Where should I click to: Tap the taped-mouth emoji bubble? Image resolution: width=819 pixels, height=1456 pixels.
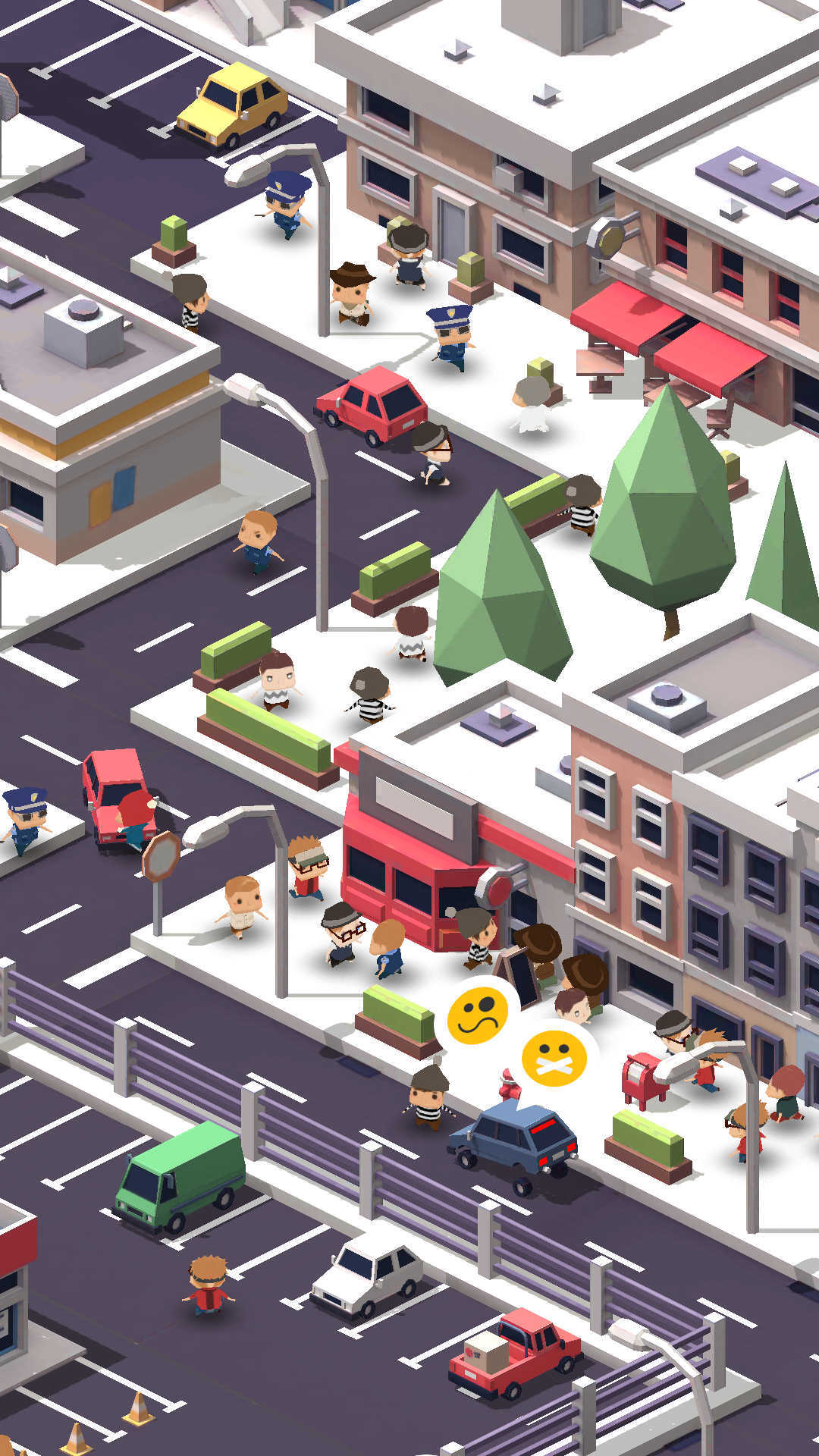coord(555,1059)
